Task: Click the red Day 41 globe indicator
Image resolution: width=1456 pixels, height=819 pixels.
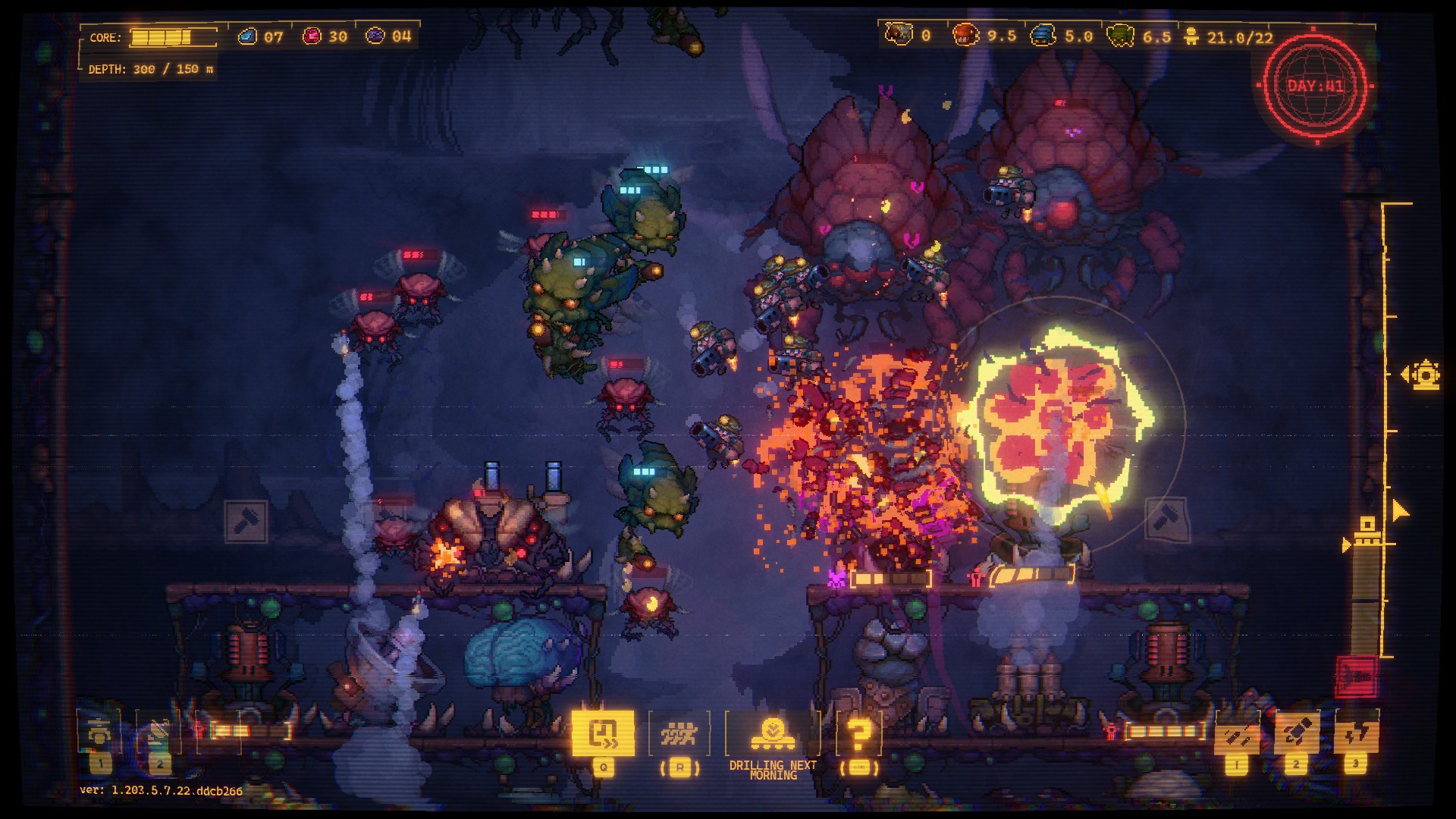Action: click(1316, 86)
